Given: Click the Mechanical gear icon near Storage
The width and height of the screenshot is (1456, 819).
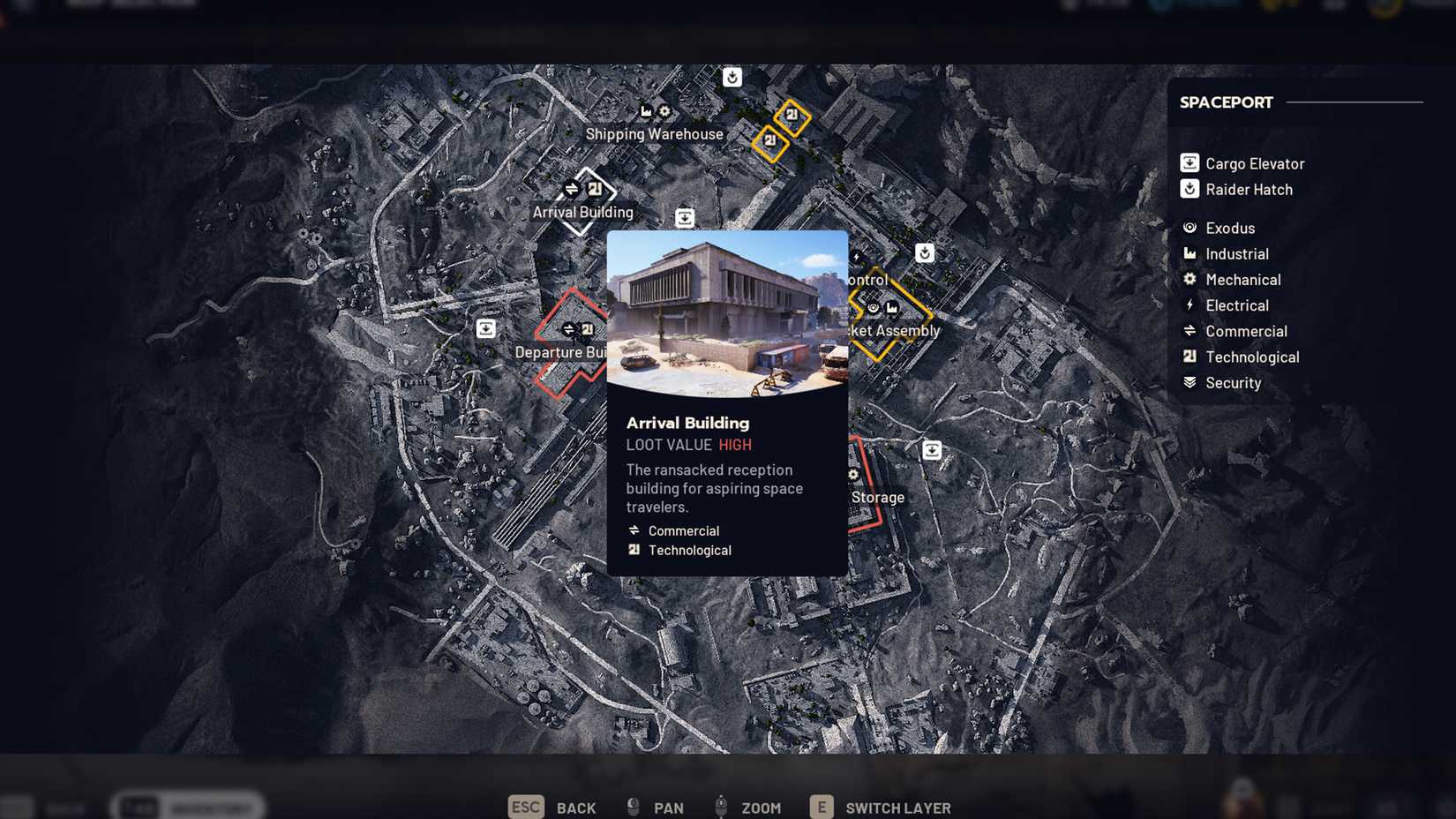Looking at the screenshot, I should pos(852,475).
